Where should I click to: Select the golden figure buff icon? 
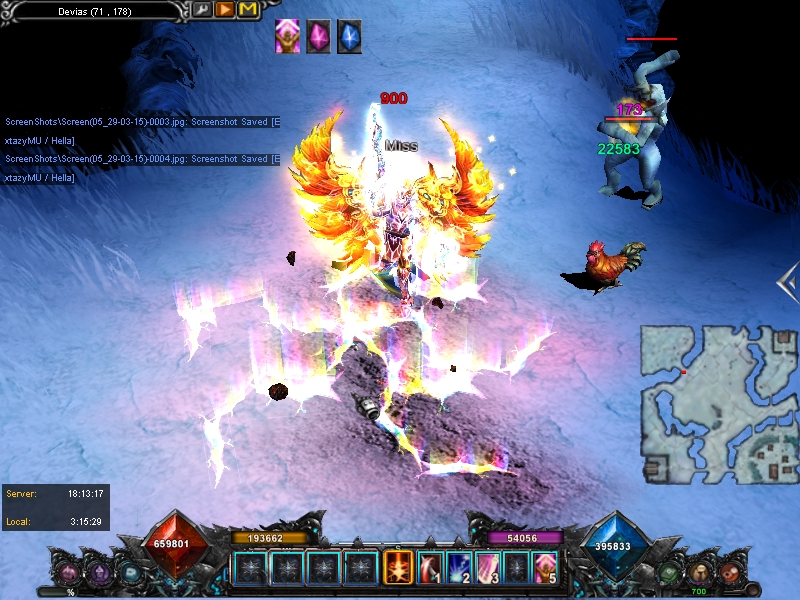coord(287,37)
